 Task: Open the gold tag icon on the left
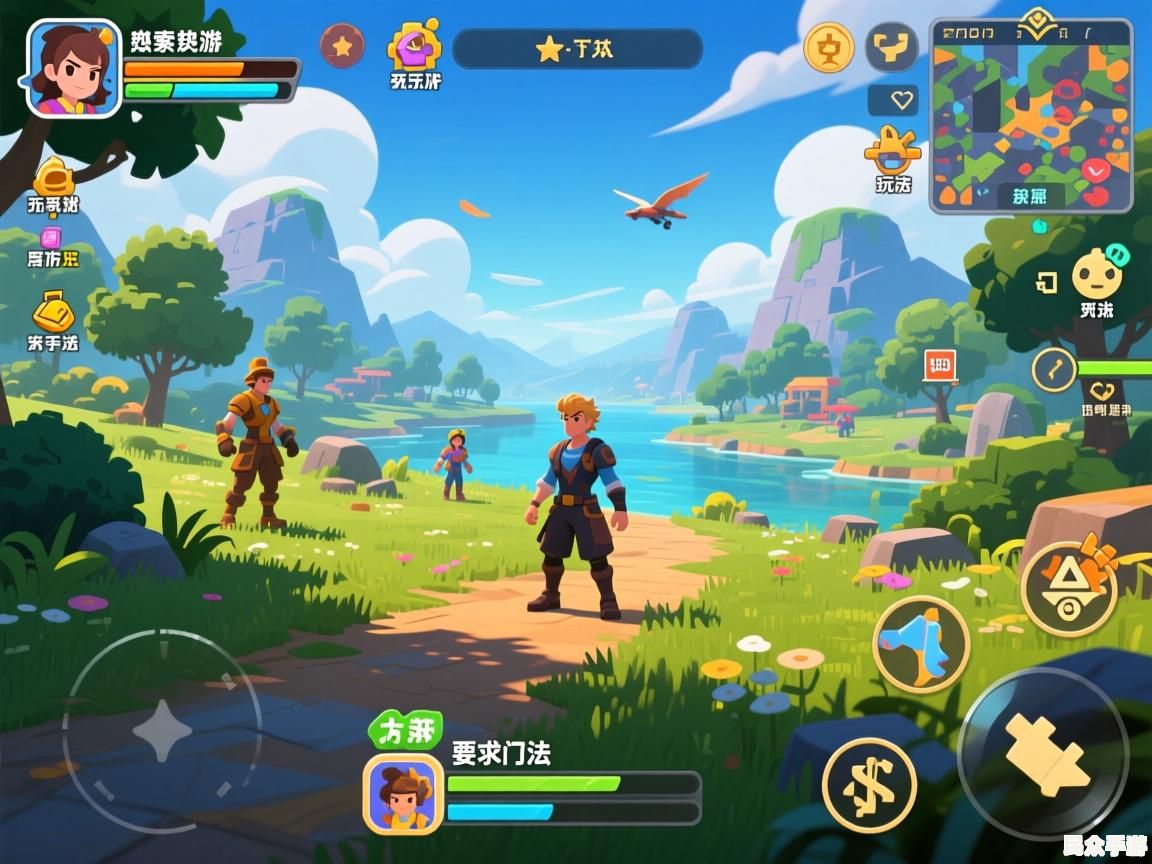(x=52, y=312)
